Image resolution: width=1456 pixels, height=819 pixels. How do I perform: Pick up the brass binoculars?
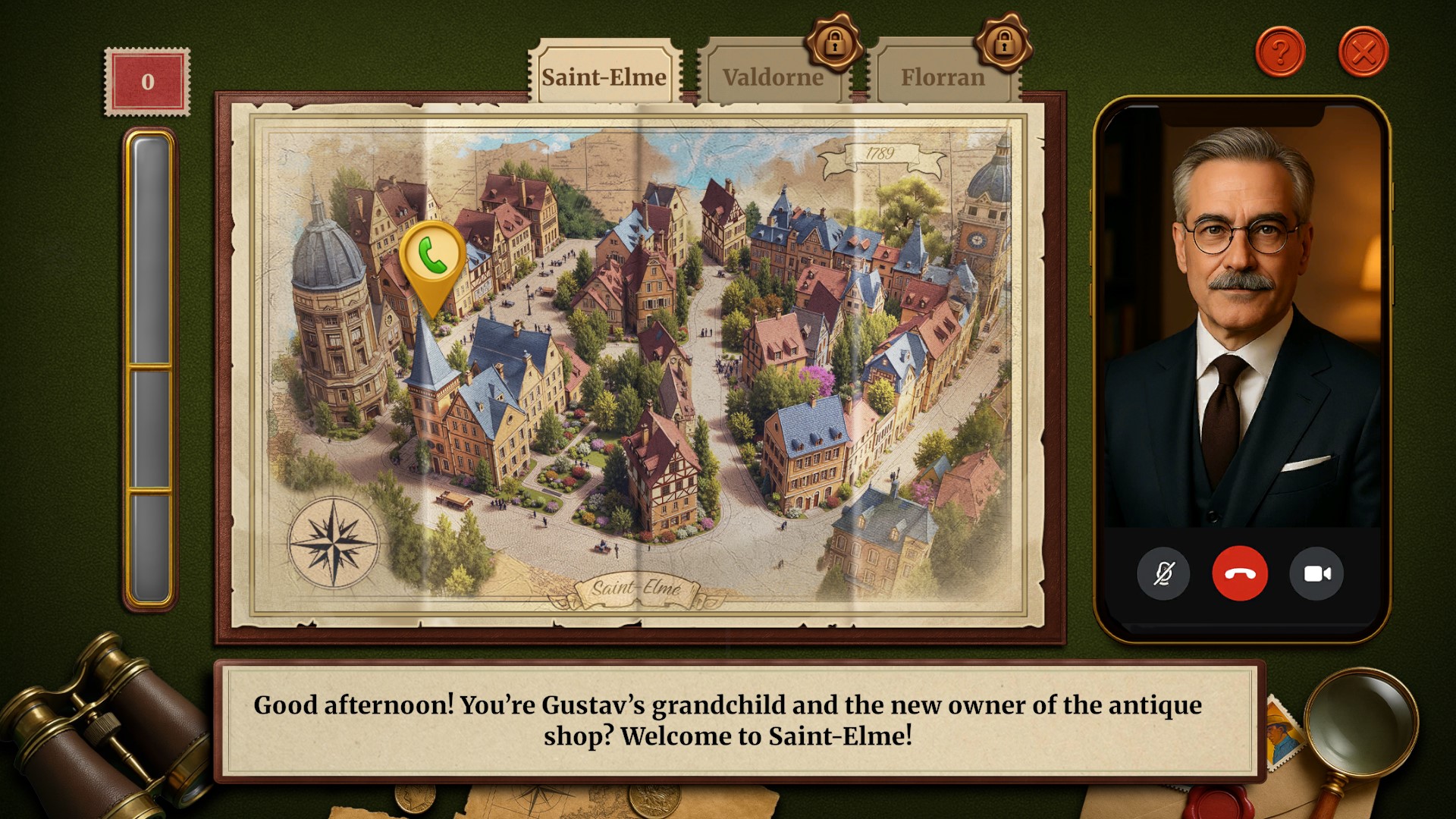pos(99,728)
